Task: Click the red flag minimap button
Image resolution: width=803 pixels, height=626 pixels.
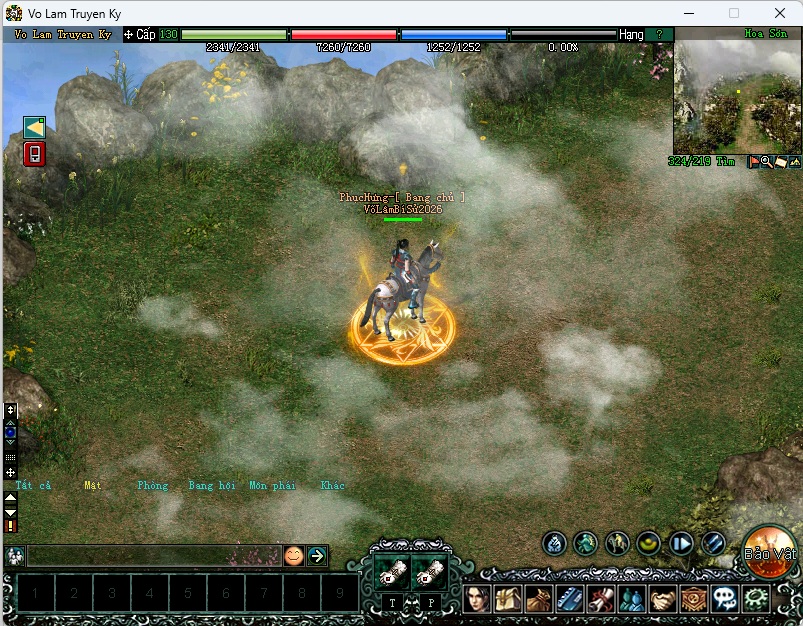Action: [754, 162]
